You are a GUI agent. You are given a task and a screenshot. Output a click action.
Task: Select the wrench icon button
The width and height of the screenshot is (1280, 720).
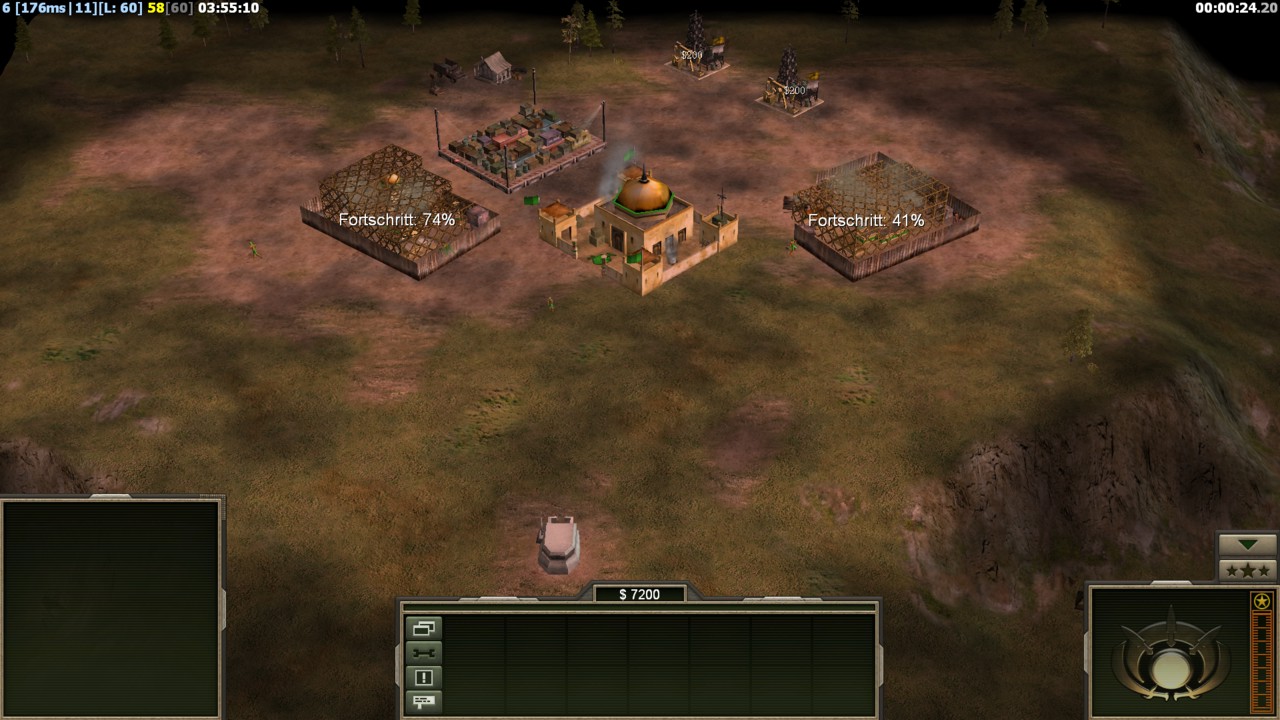(x=423, y=653)
